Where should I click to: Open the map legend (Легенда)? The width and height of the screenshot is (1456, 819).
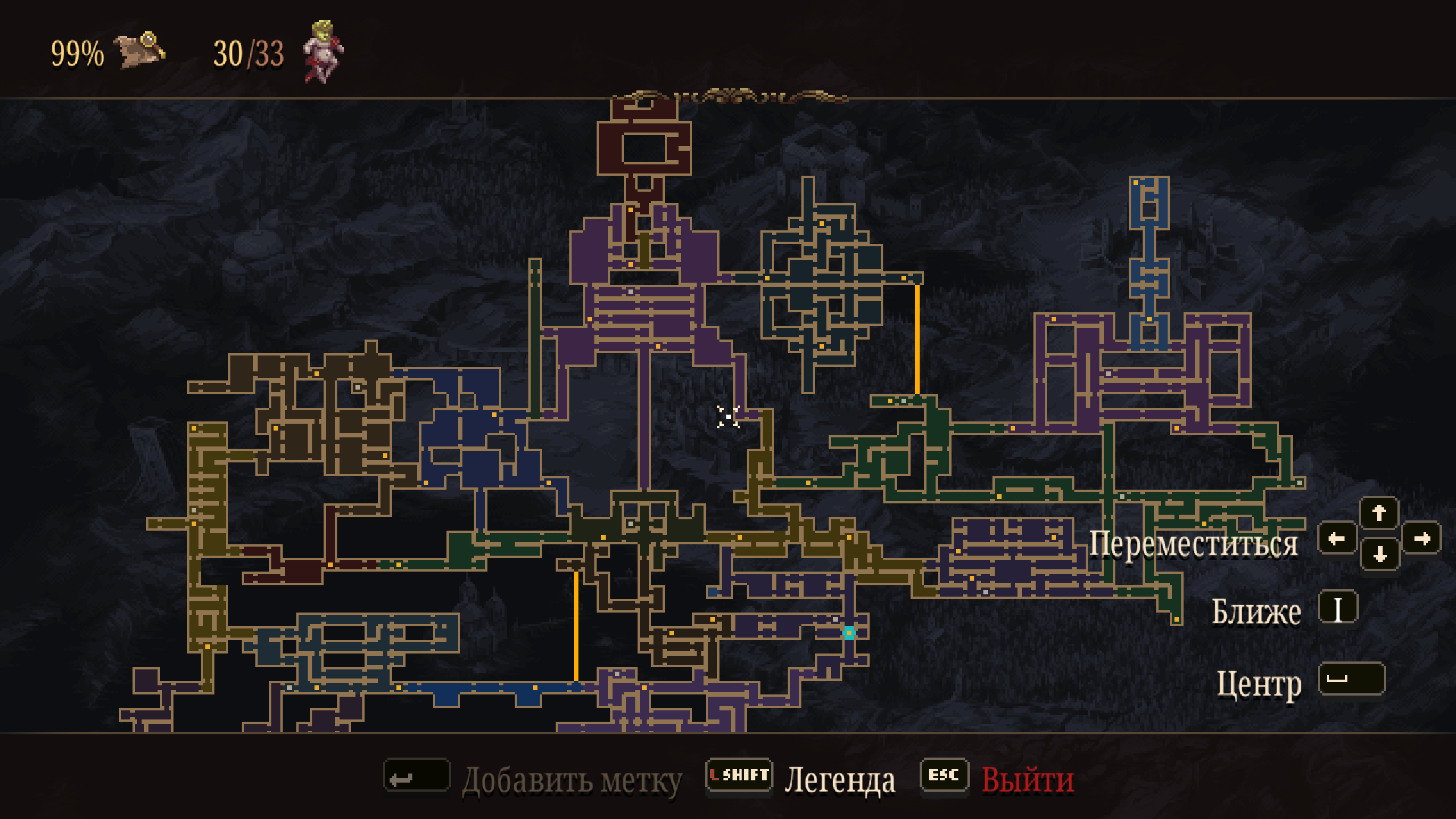839,779
